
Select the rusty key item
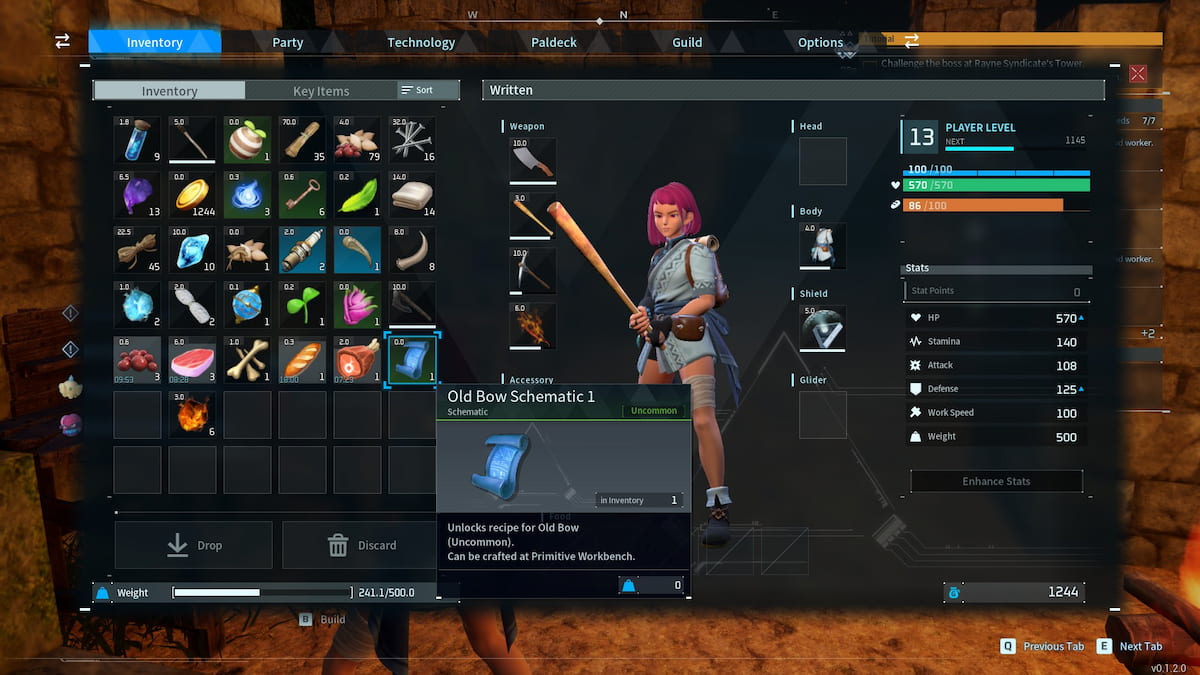pos(302,194)
